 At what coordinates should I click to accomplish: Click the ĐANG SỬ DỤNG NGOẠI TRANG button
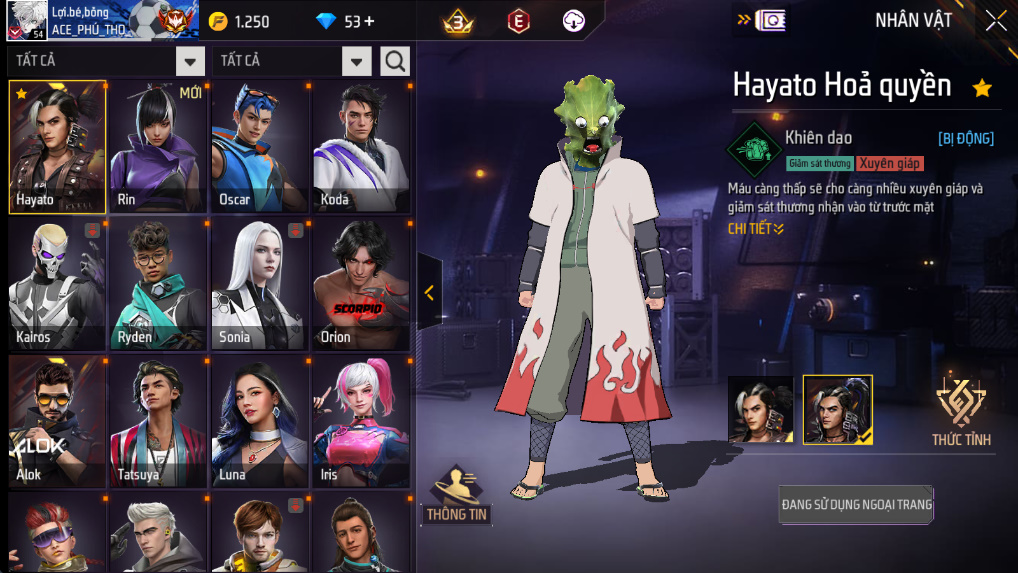coord(856,505)
